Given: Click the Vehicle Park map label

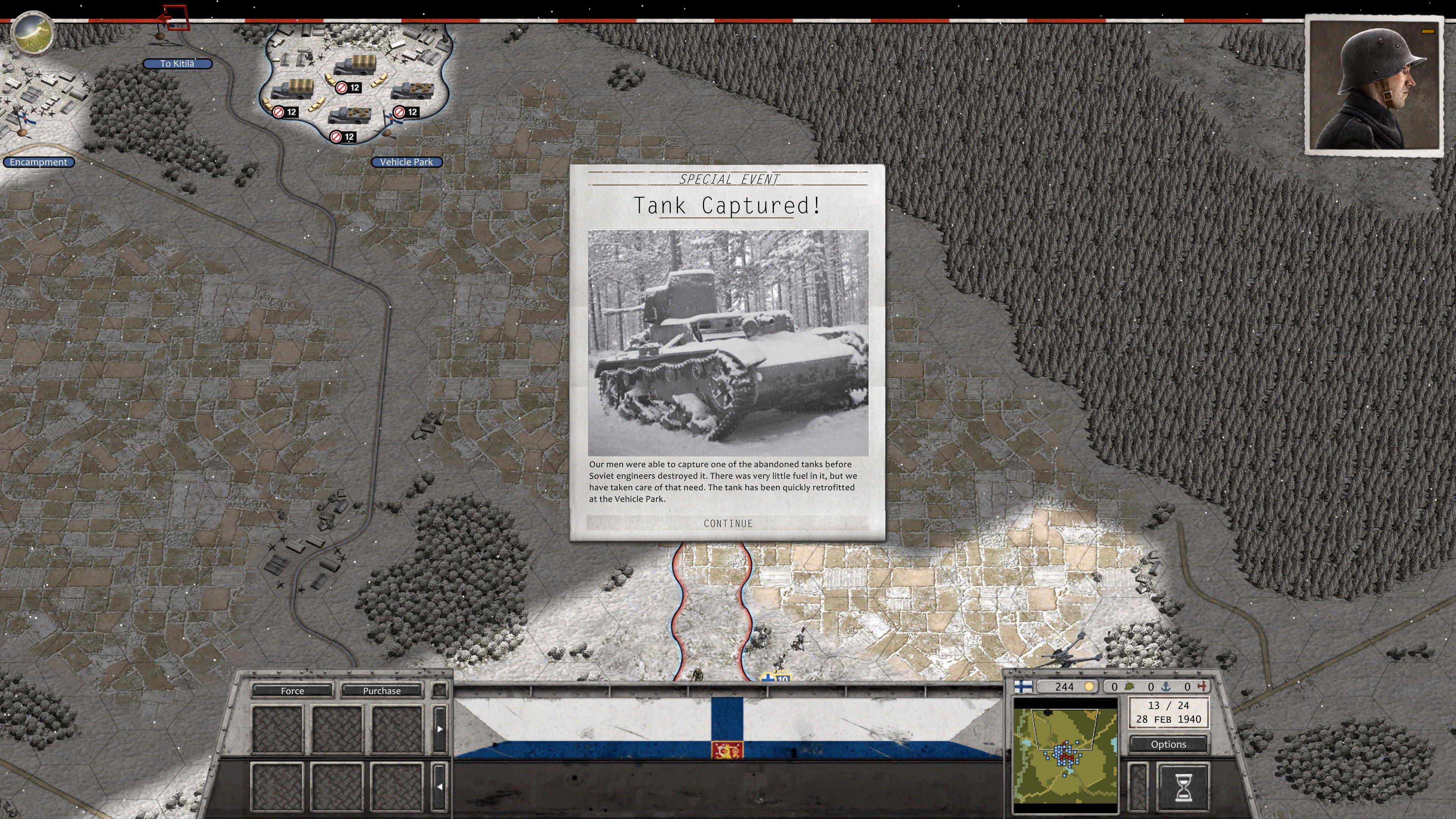Looking at the screenshot, I should 406,162.
